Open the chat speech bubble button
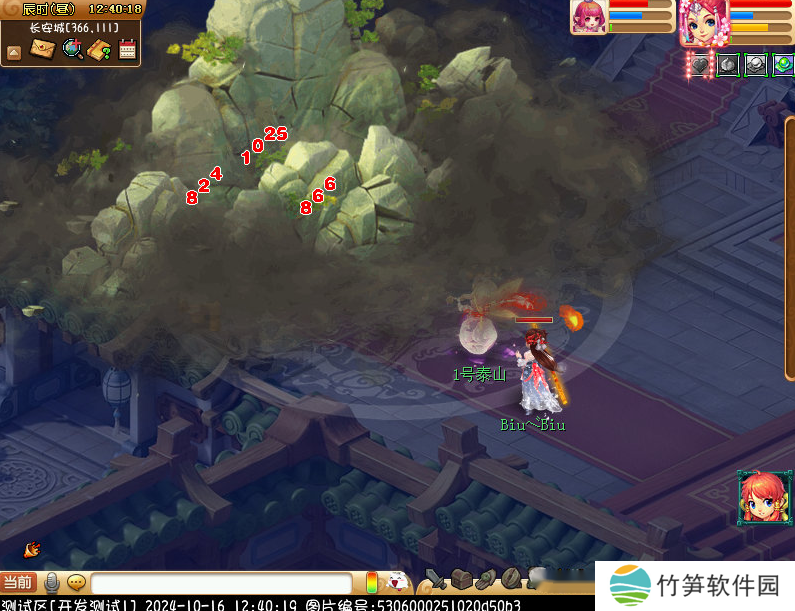 coord(76,582)
